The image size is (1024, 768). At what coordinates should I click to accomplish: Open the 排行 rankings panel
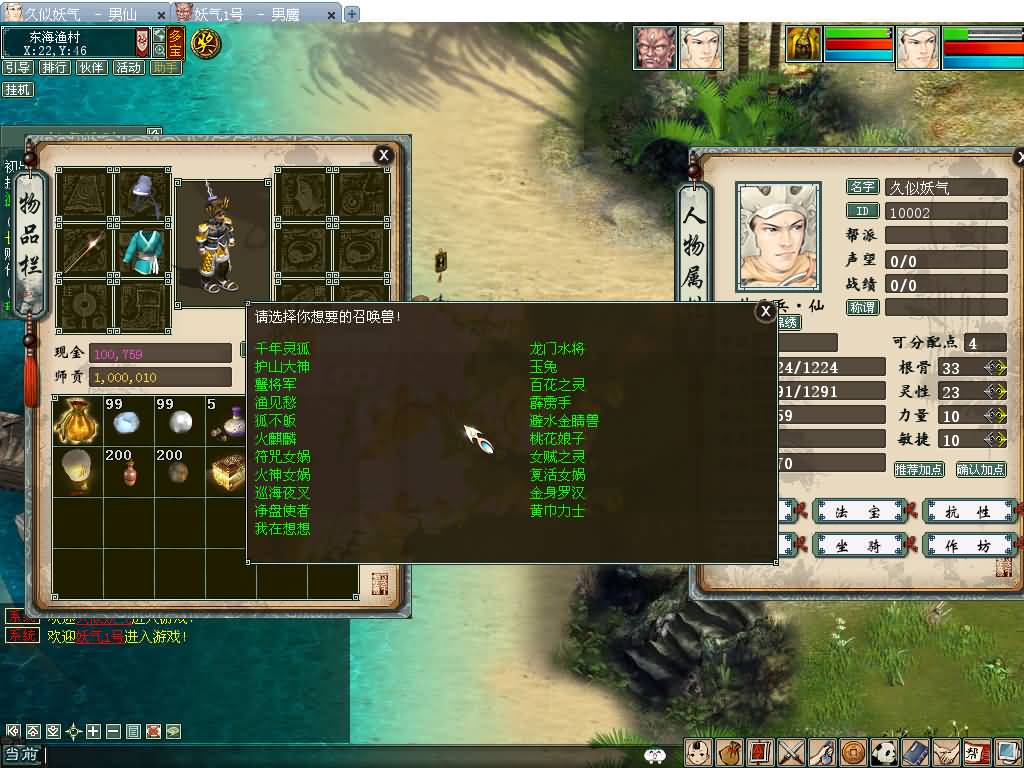point(54,68)
